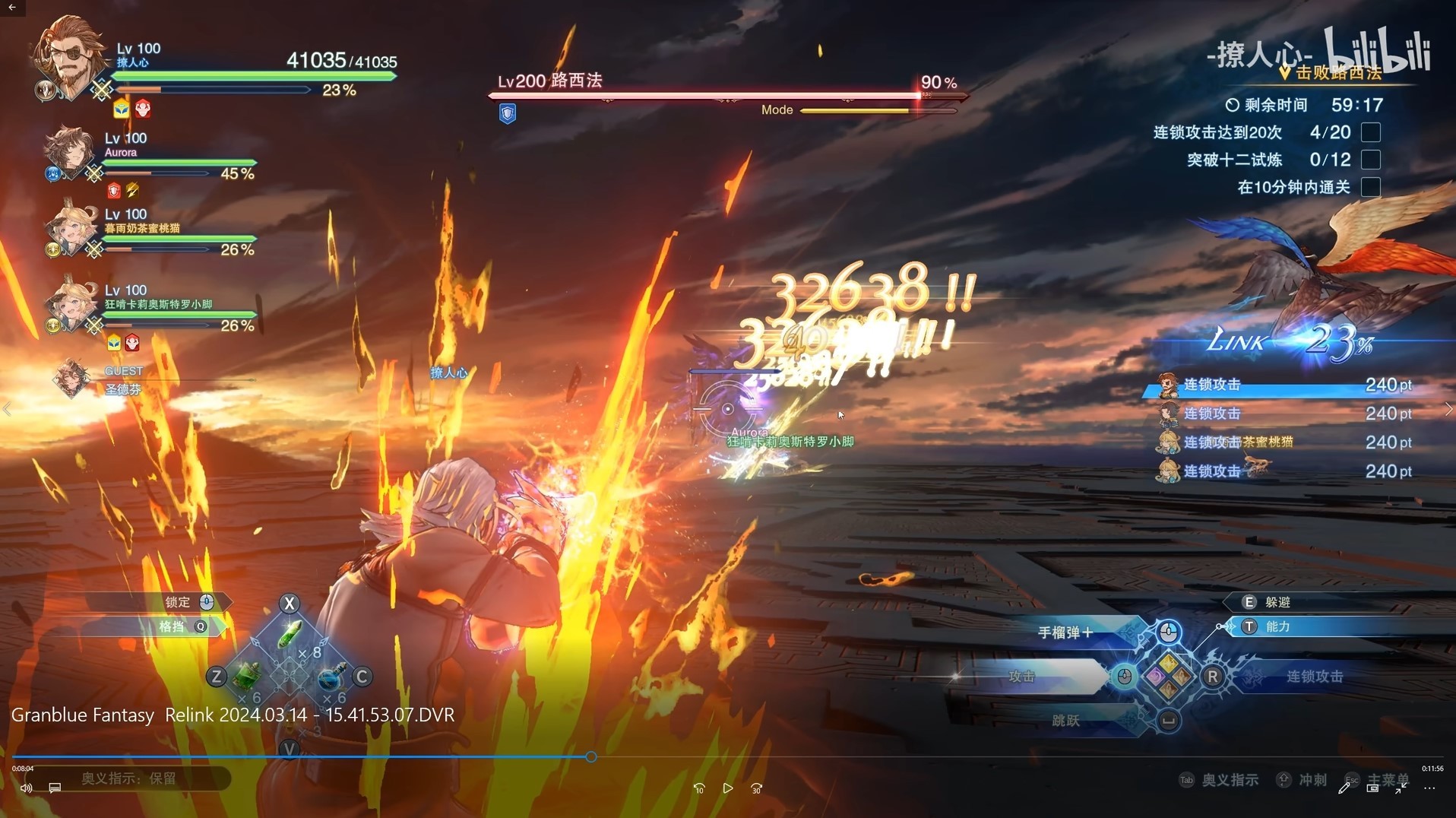Skip forward 30 seconds
The image size is (1456, 818).
[x=756, y=788]
